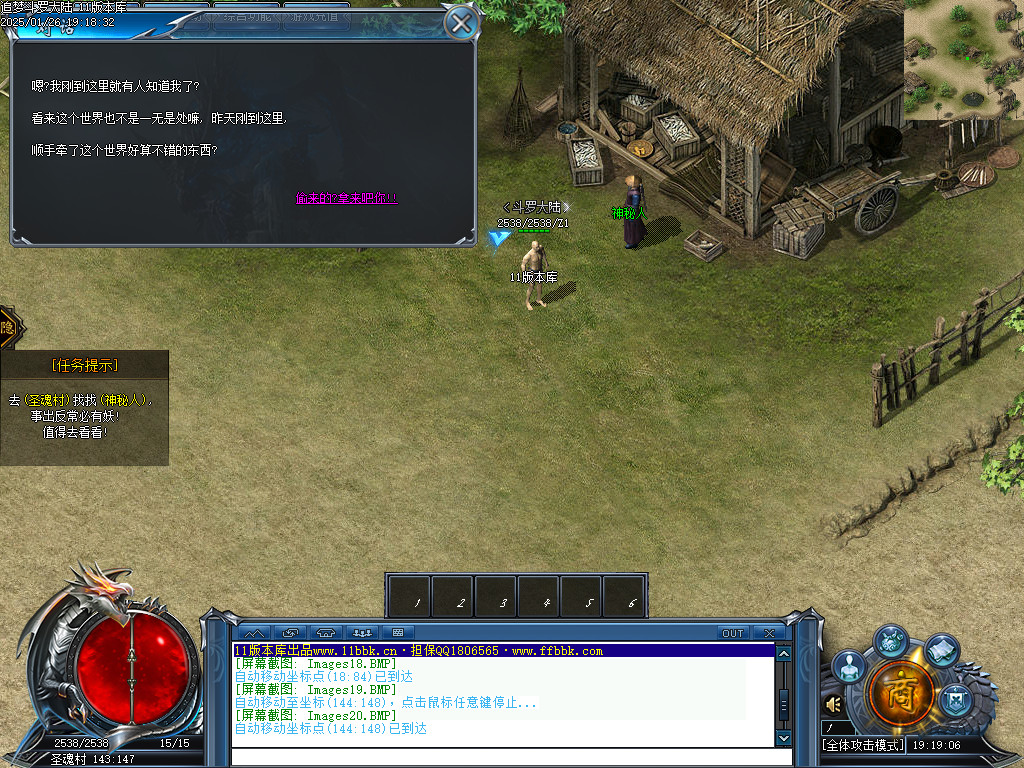
Task: Click the OUT button on chat panel
Action: [733, 633]
